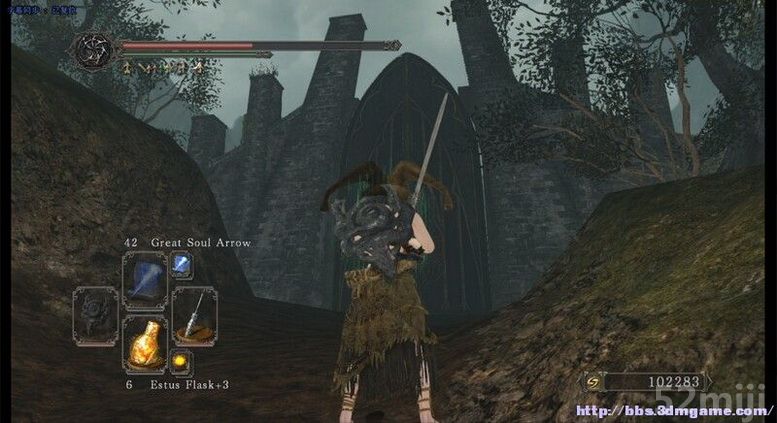Click the circular covenant emblem by health bar
This screenshot has height=423, width=777.
95,50
